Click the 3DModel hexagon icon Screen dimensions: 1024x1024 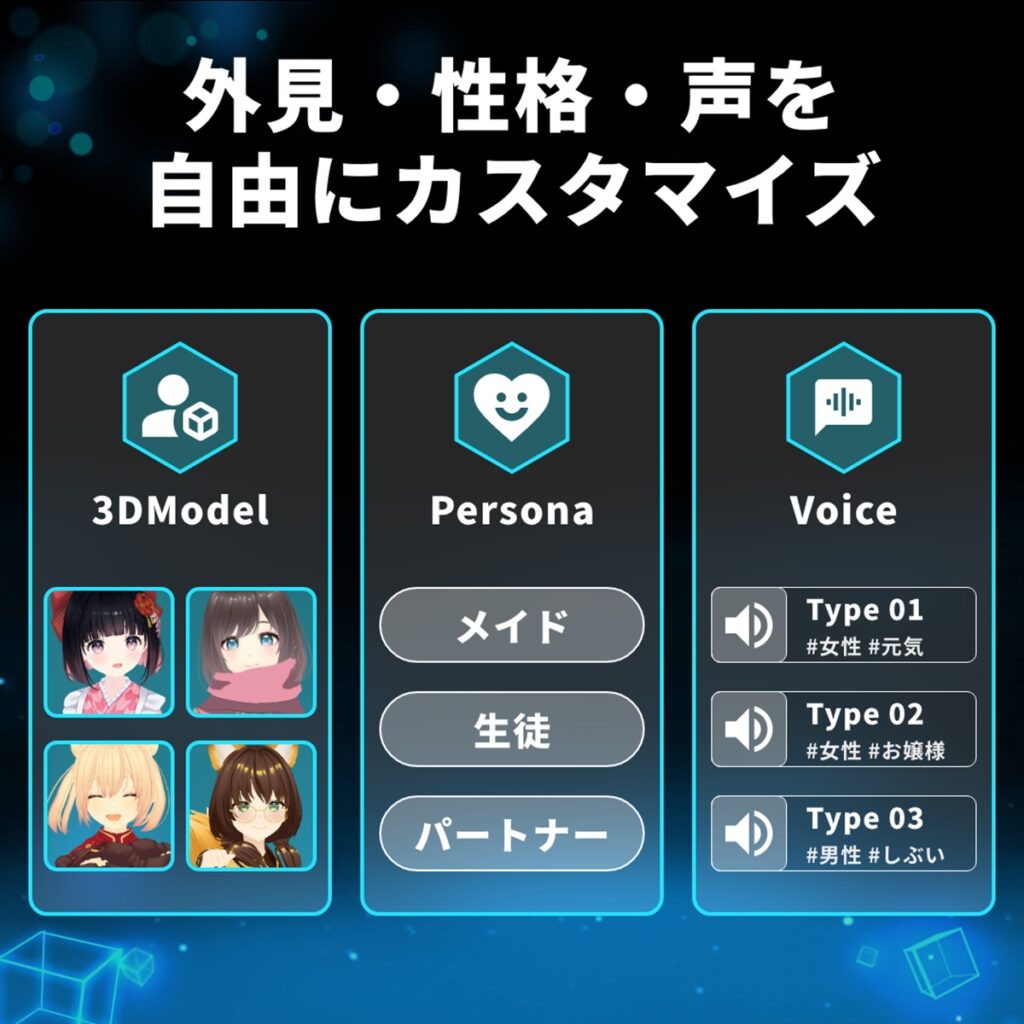180,407
